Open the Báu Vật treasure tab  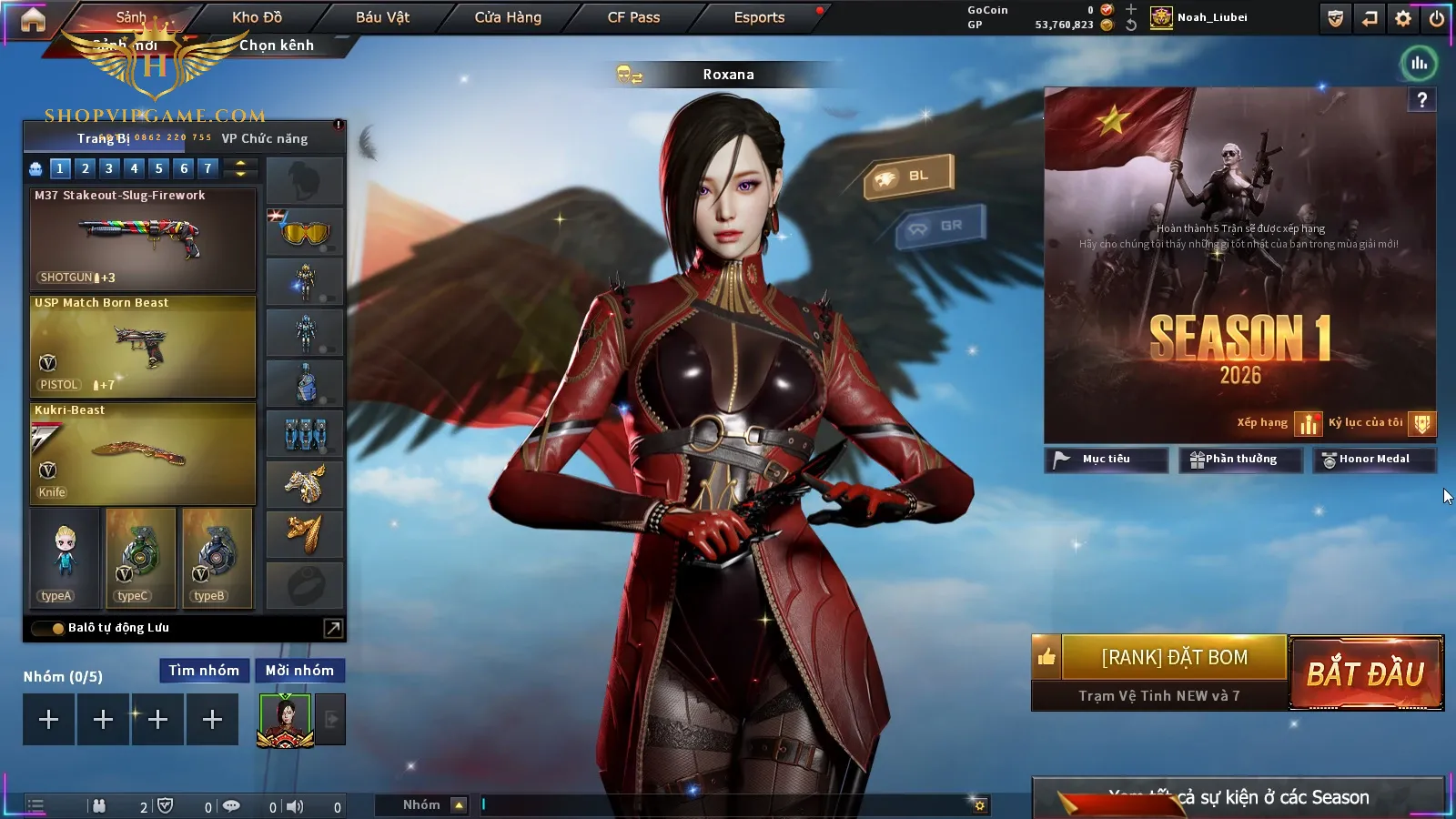point(382,17)
